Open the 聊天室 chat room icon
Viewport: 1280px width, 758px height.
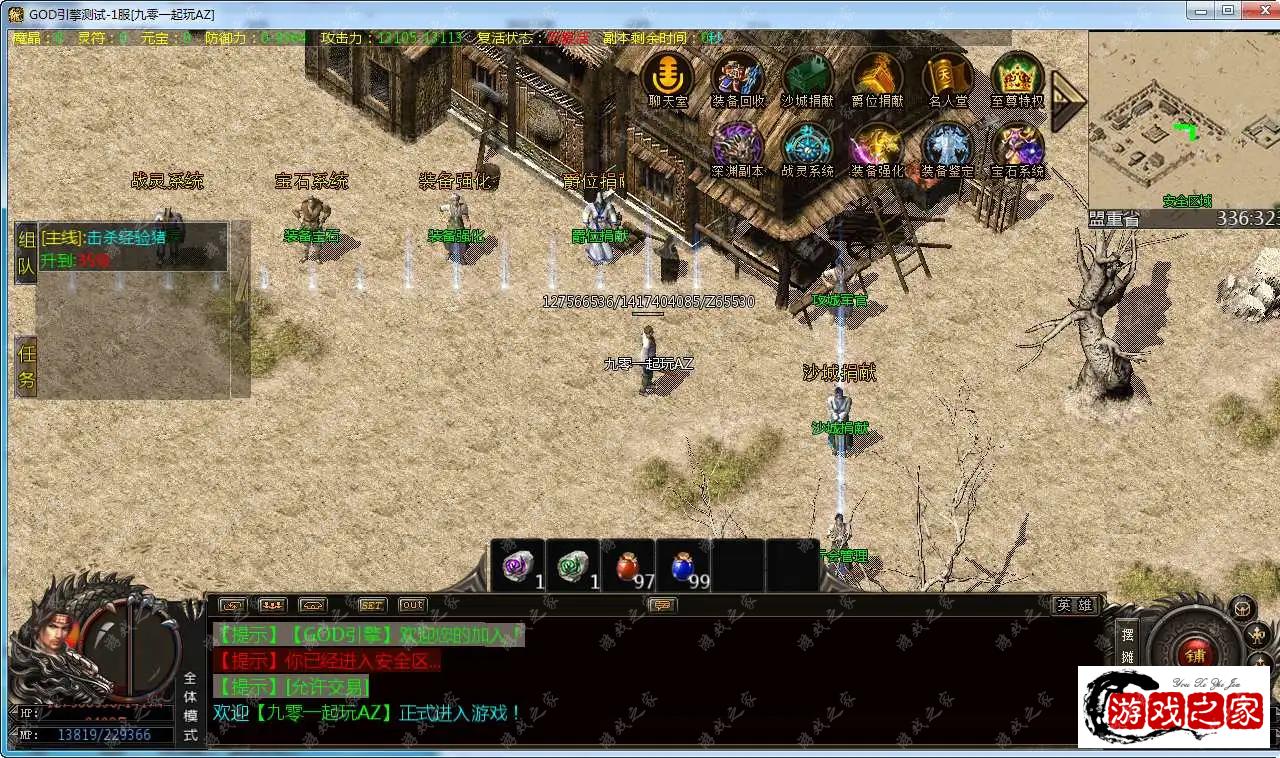[x=667, y=76]
